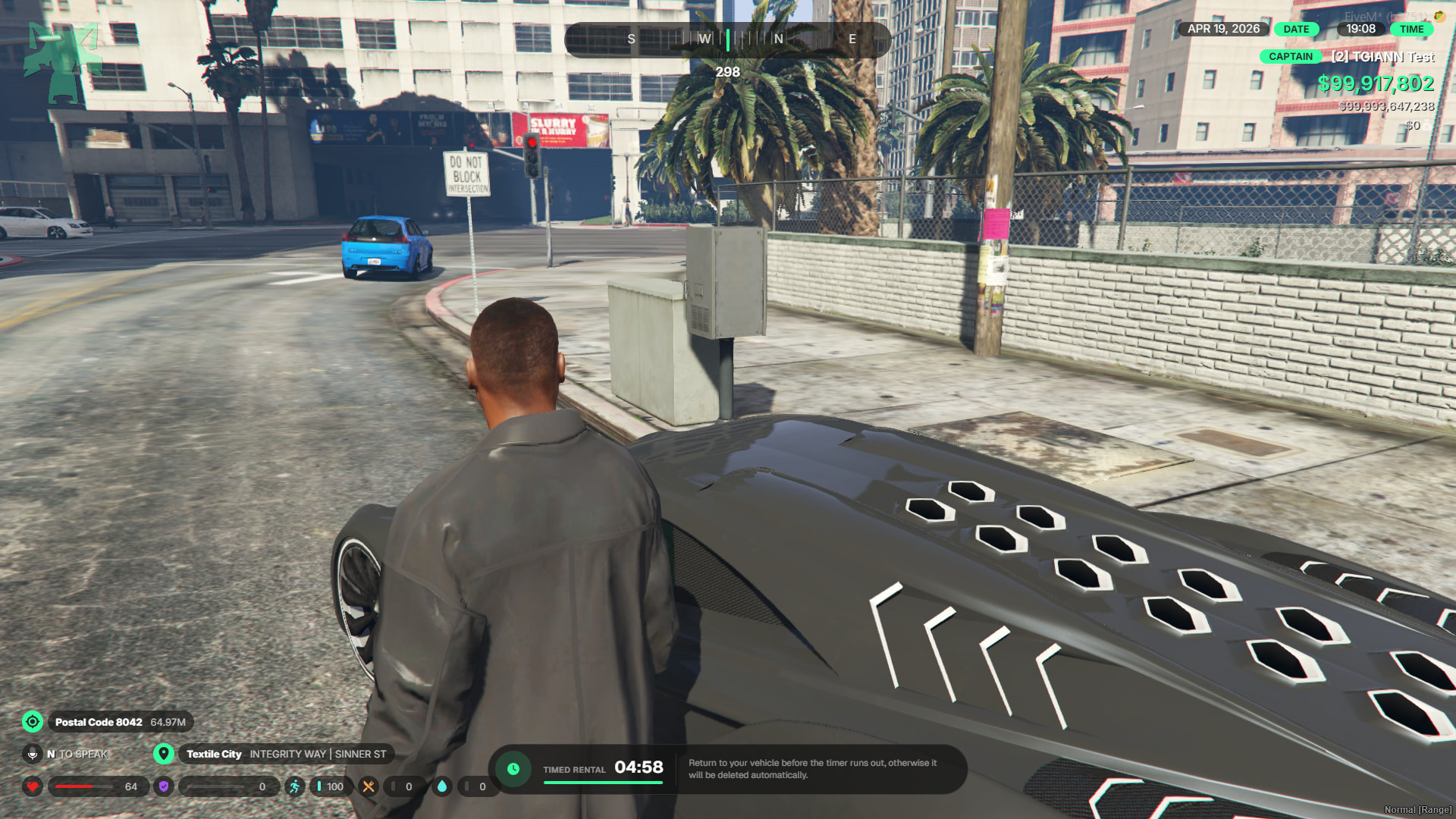This screenshot has width=1456, height=819.
Task: Click the purple armor shield icon
Action: coord(164,786)
